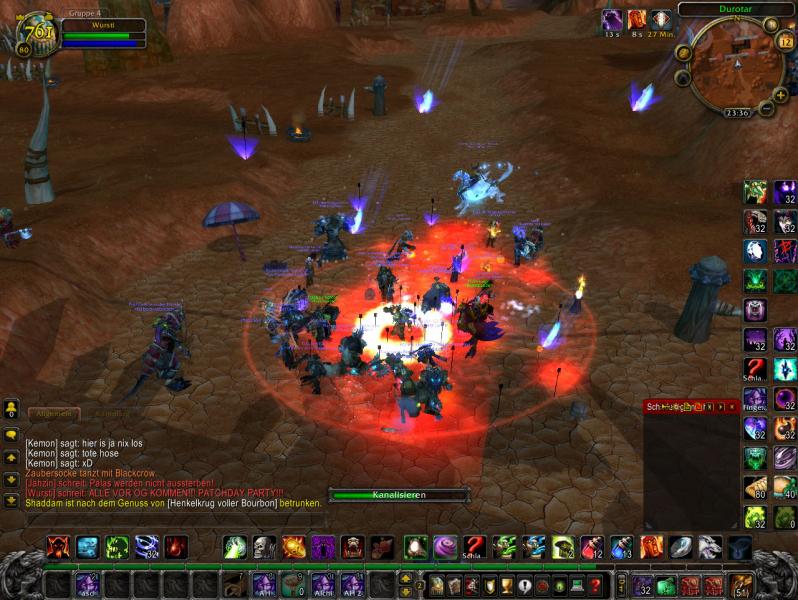Jump chat to the bottom
Viewport: 798px width, 600px height.
[11, 501]
